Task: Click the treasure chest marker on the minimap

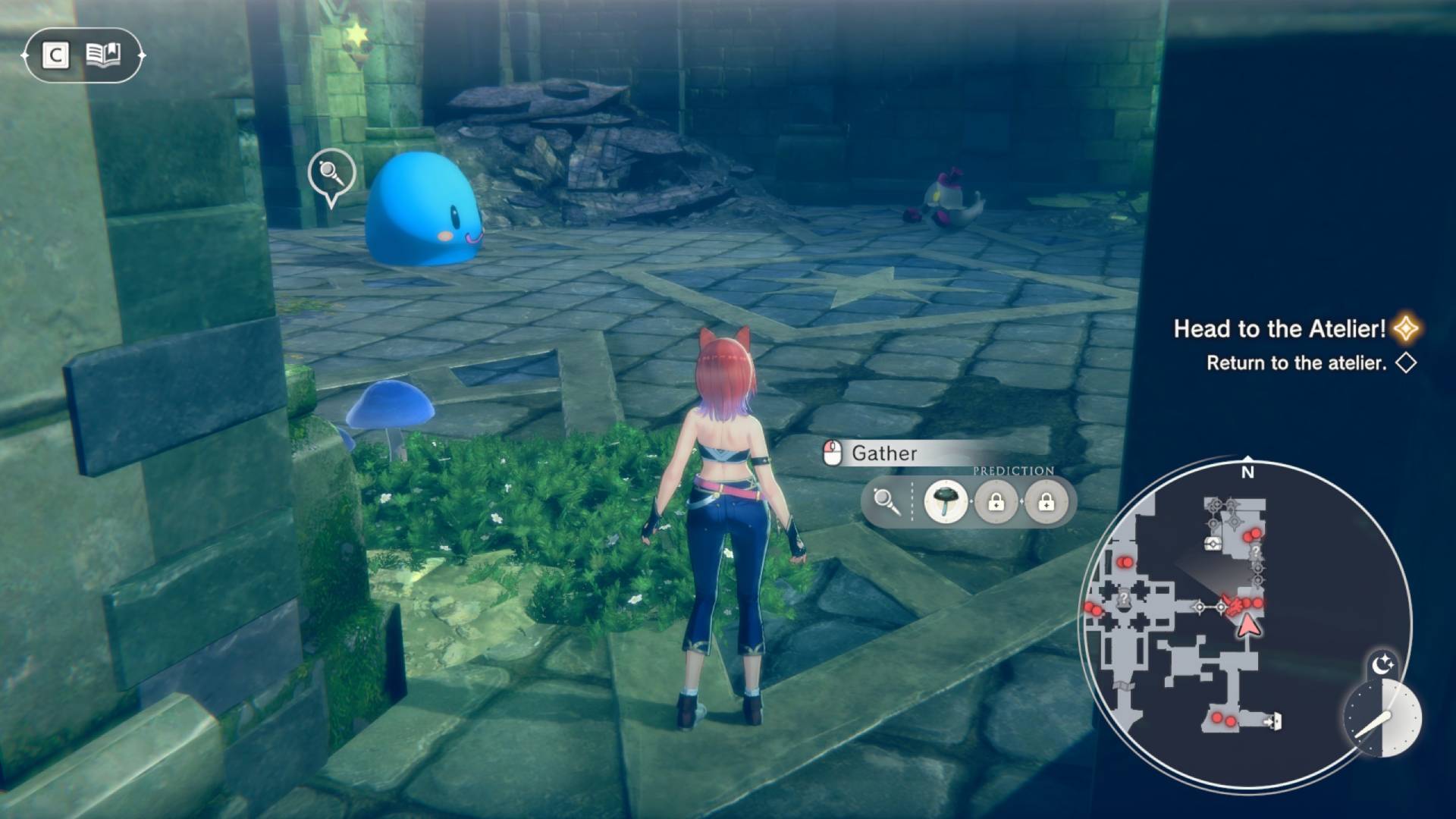Action: click(x=1213, y=543)
